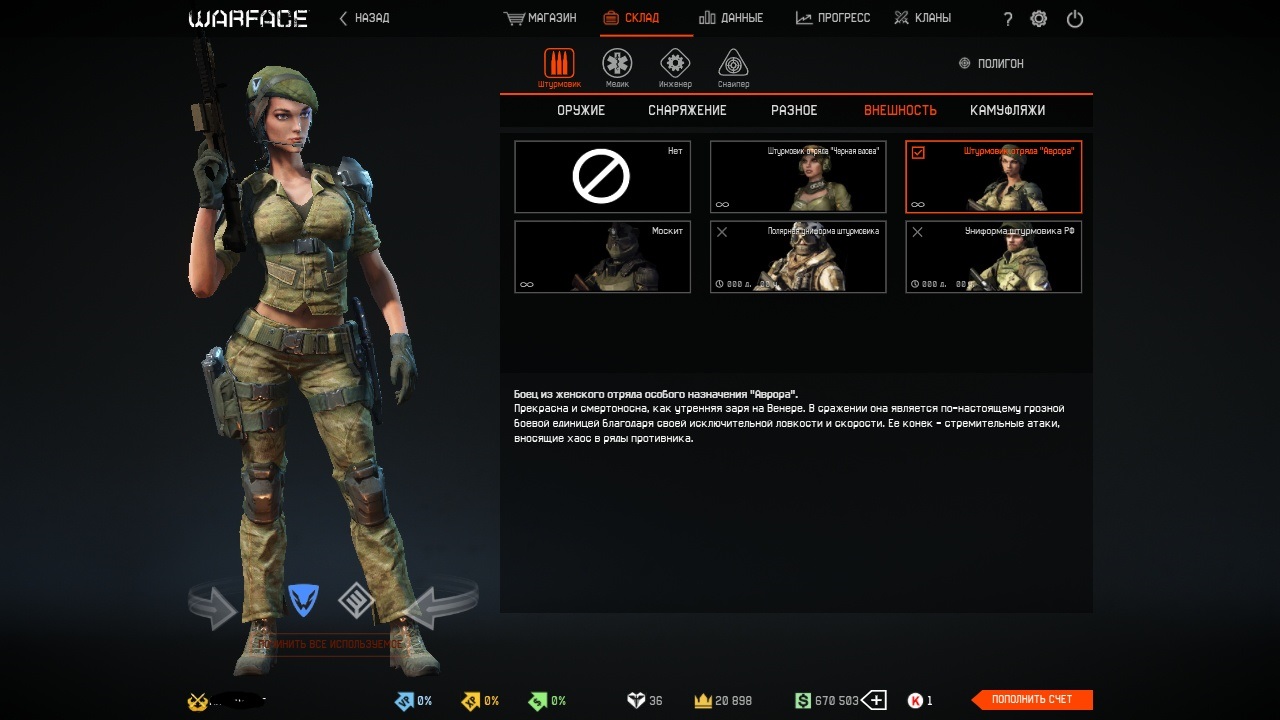
Task: Select the Медик class icon
Action: pyautogui.click(x=617, y=65)
